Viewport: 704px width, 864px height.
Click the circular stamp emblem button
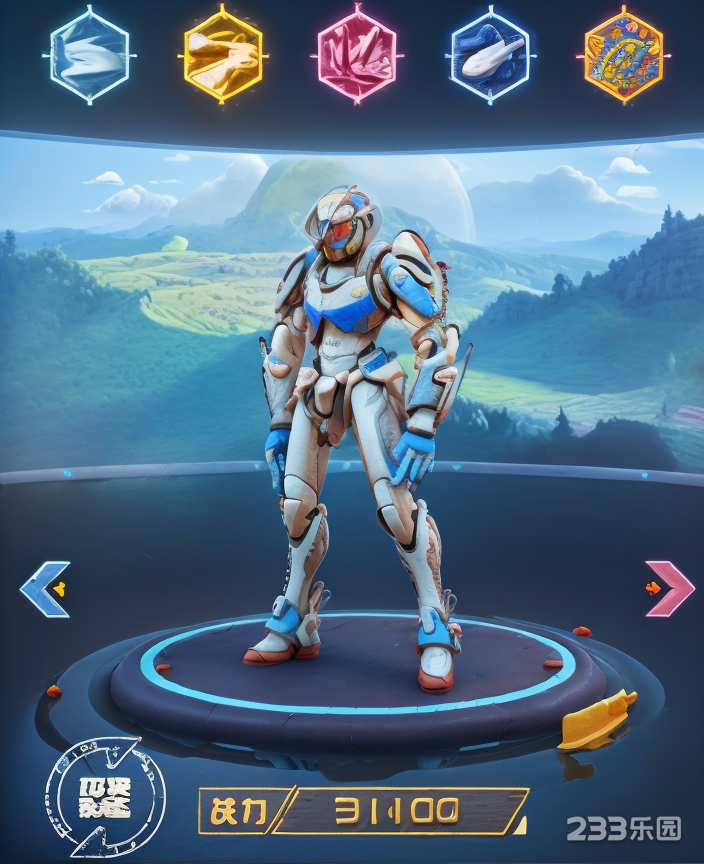[103, 796]
